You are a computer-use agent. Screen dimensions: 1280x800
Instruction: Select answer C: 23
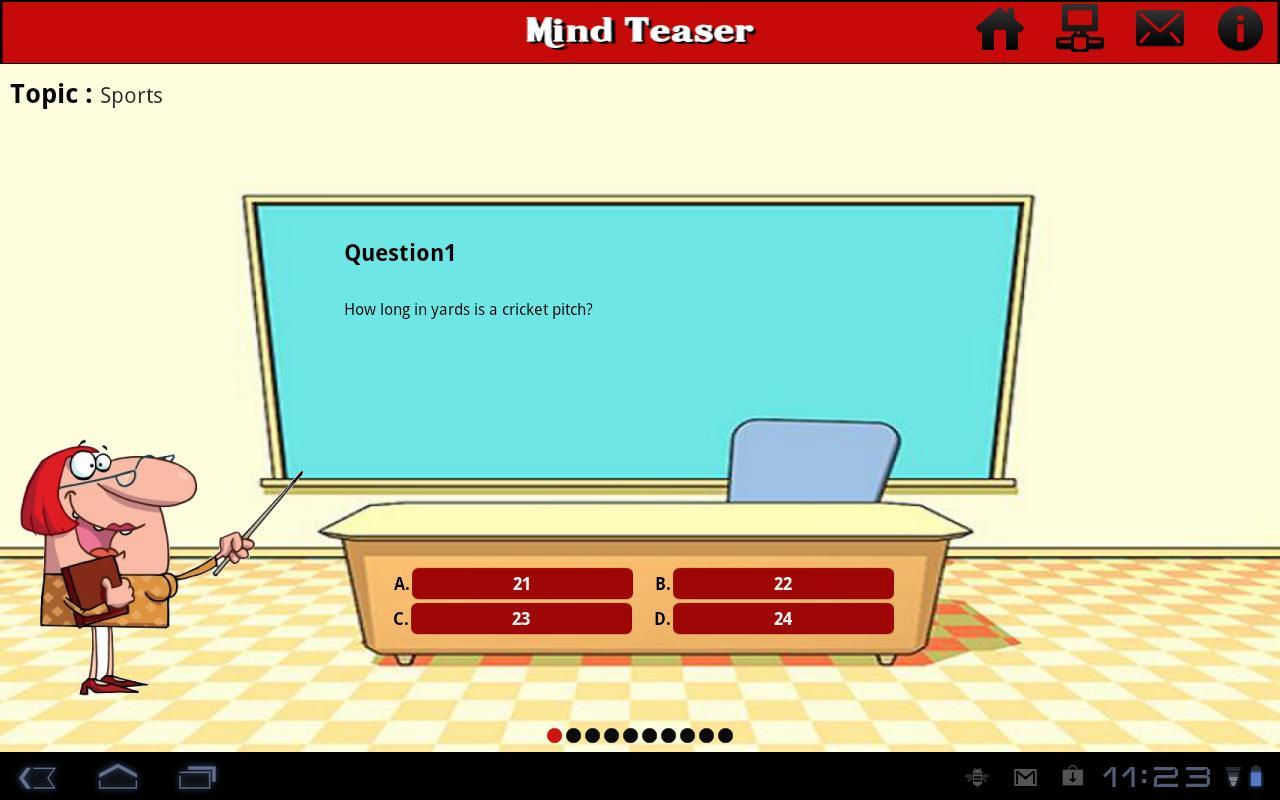(x=522, y=618)
